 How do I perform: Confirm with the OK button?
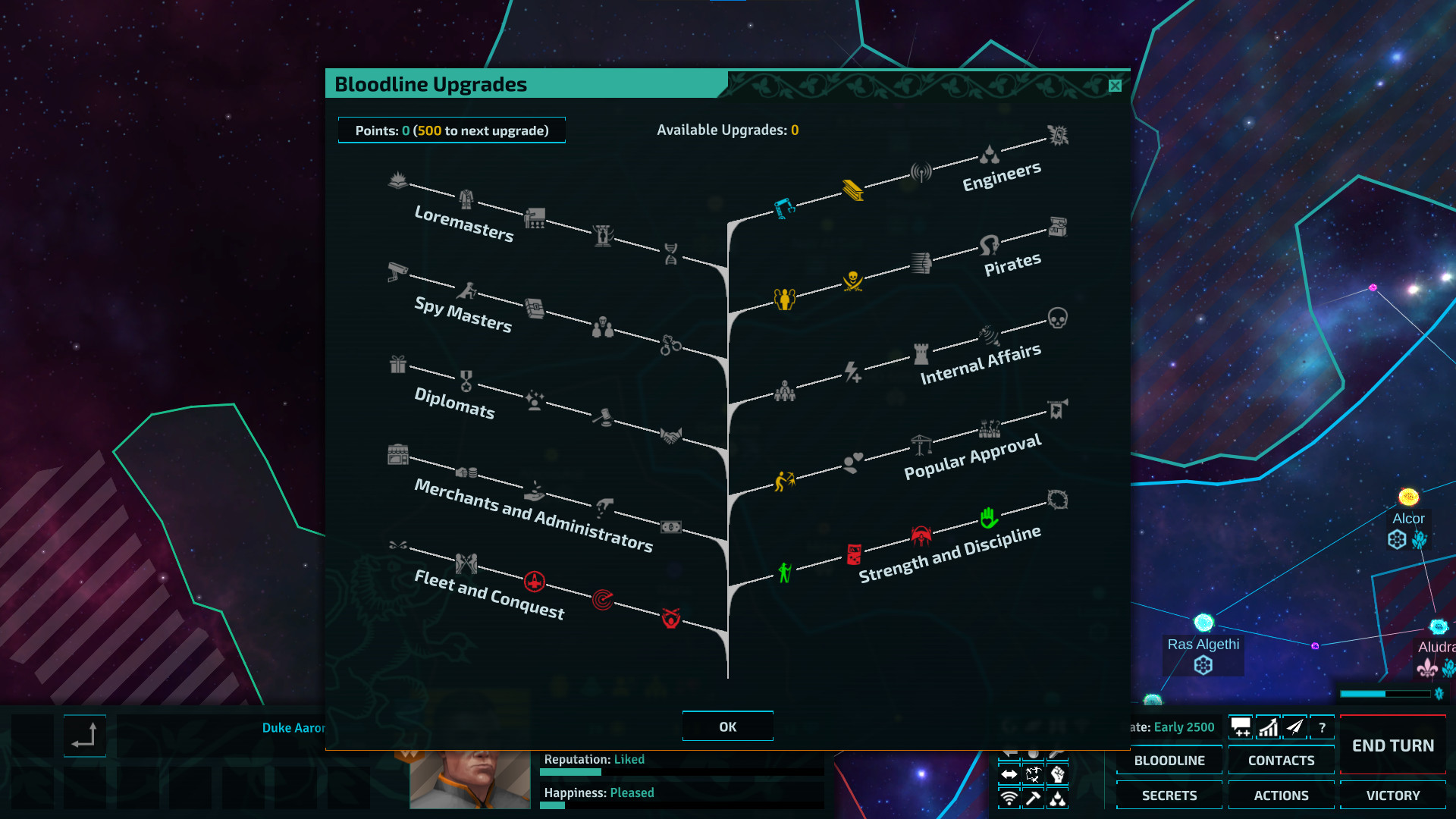[x=727, y=726]
